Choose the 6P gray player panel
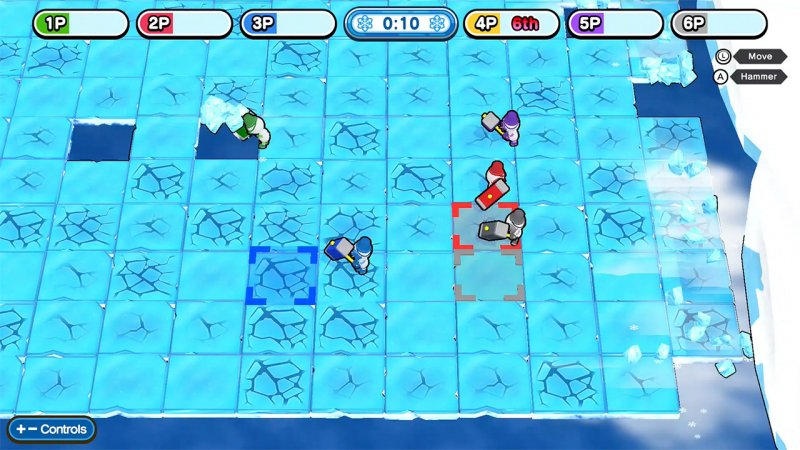This screenshot has width=800, height=450. [718, 23]
